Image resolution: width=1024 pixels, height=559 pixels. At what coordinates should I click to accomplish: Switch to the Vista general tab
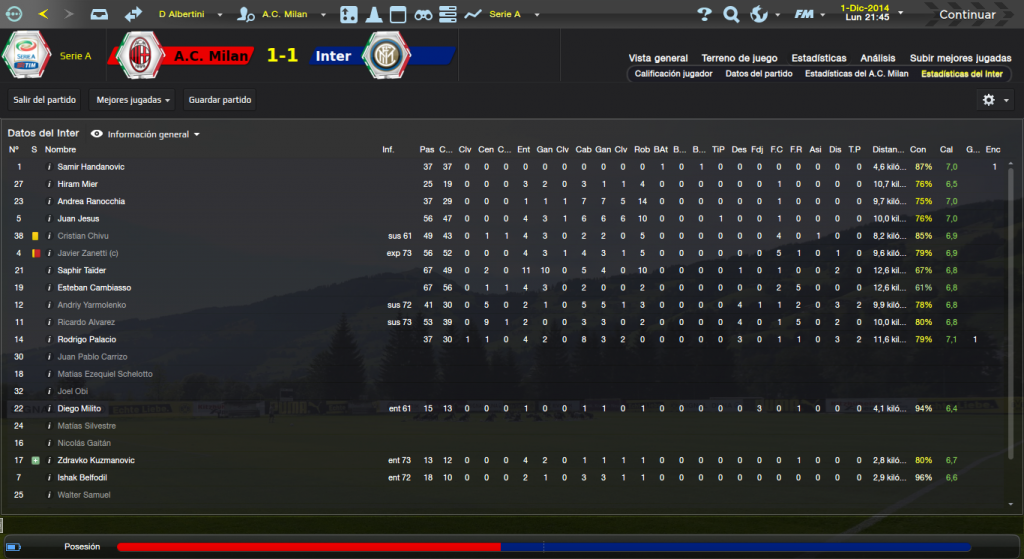click(658, 58)
